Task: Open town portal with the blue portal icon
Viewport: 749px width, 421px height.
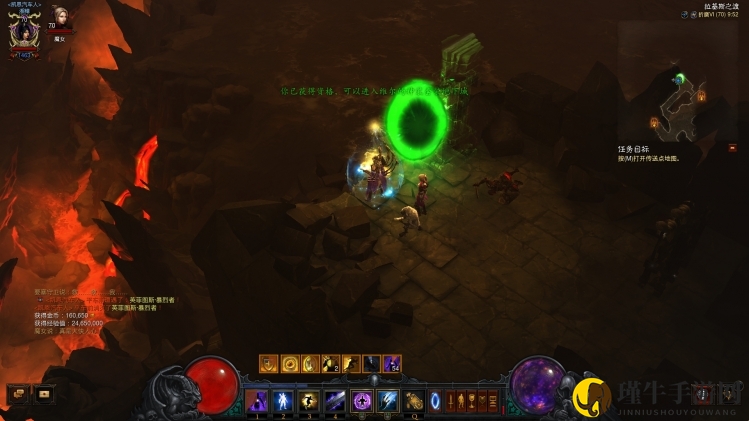Action: click(435, 401)
